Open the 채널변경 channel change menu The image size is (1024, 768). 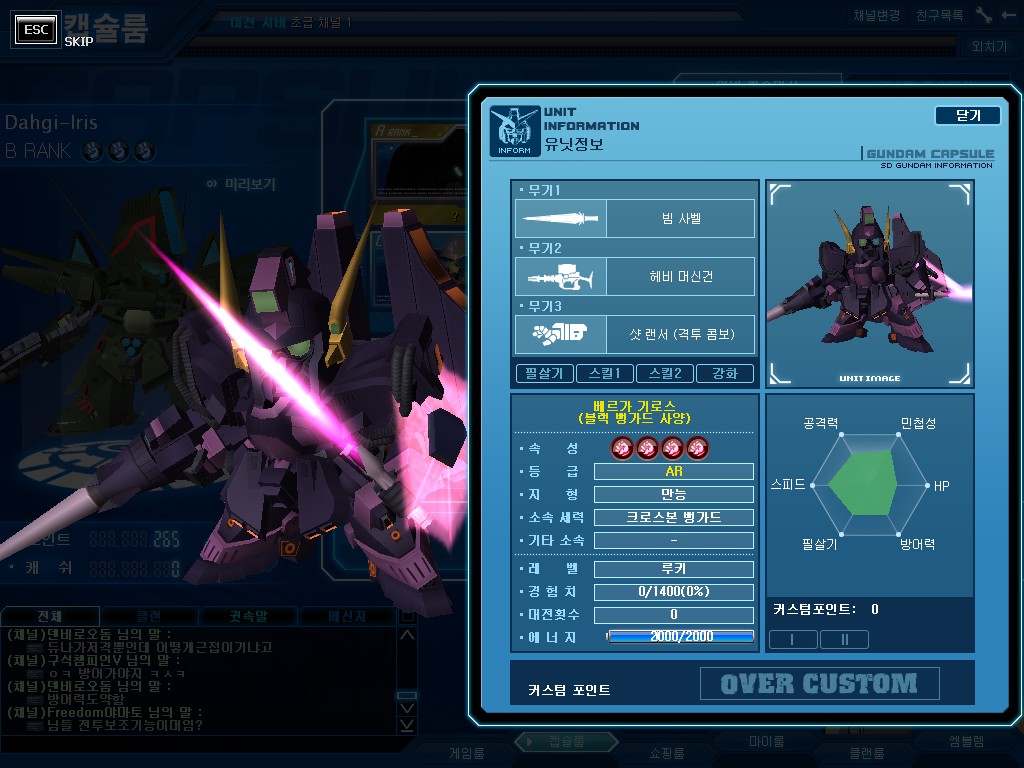877,16
